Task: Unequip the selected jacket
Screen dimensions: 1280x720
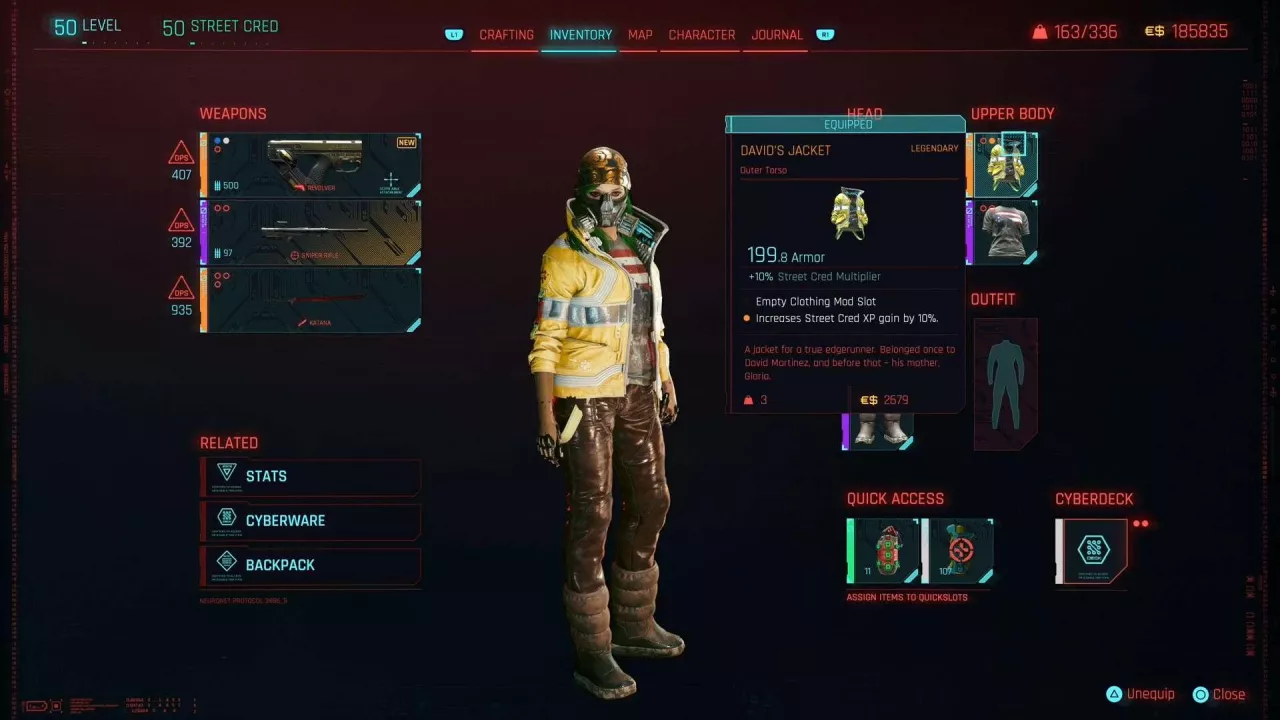Action: pos(1140,693)
